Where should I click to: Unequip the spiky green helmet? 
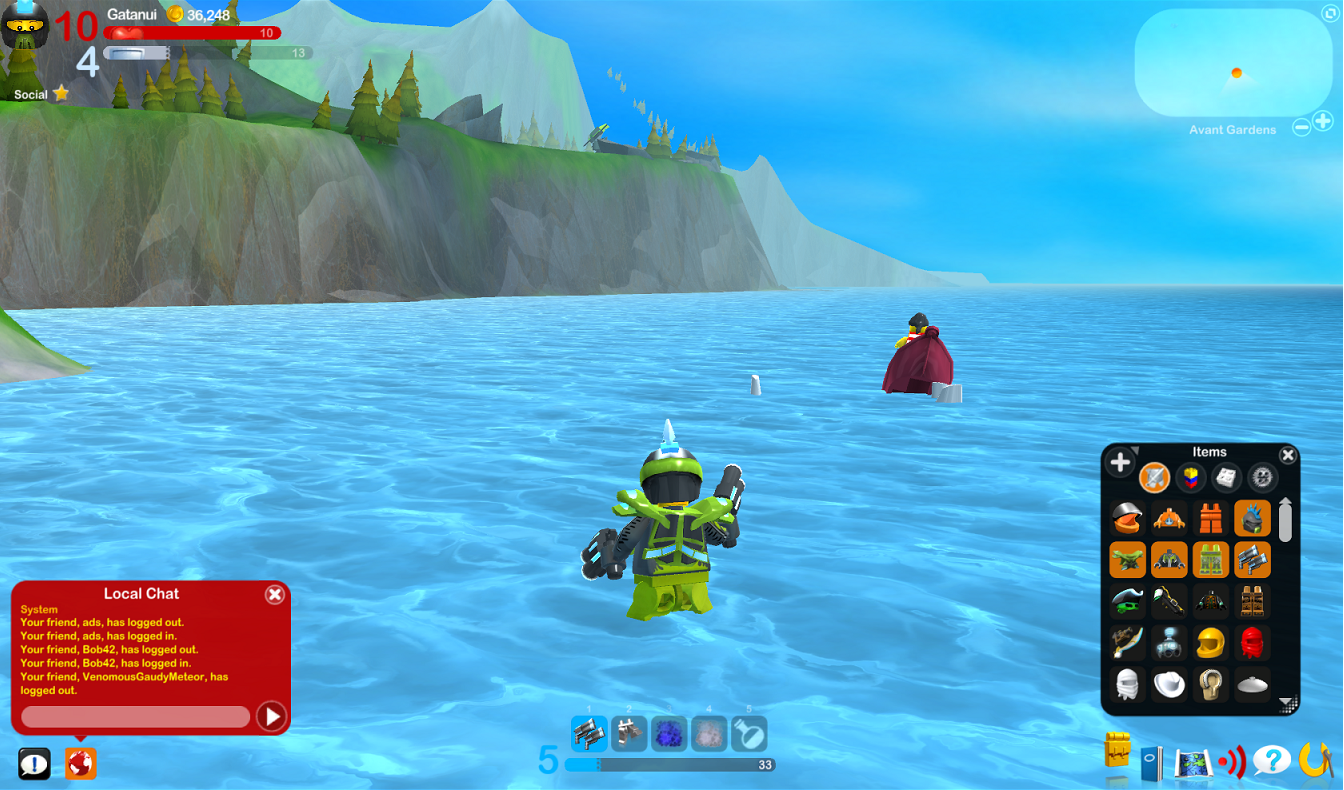[1251, 520]
